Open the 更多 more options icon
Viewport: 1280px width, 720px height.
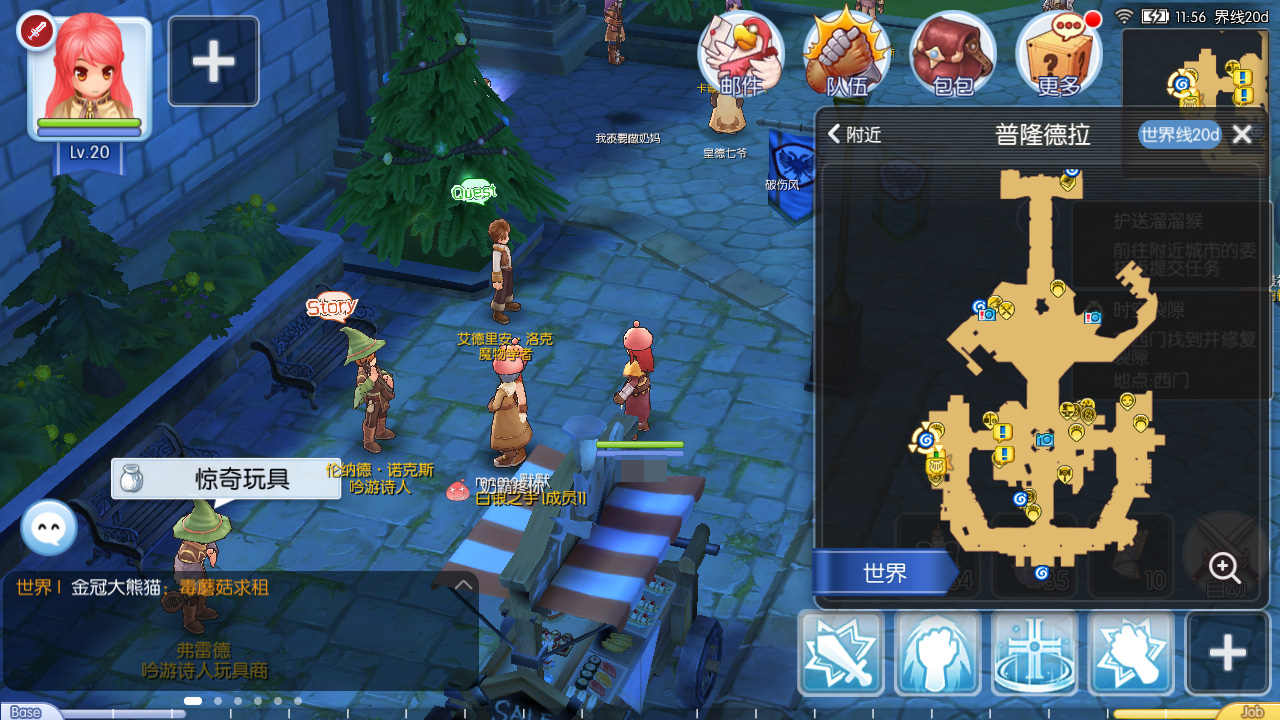(1058, 55)
